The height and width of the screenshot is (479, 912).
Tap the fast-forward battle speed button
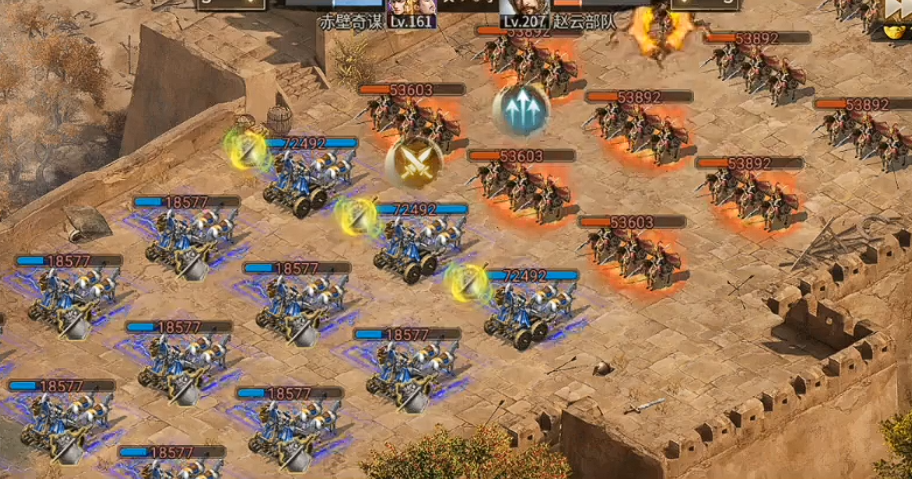click(898, 12)
